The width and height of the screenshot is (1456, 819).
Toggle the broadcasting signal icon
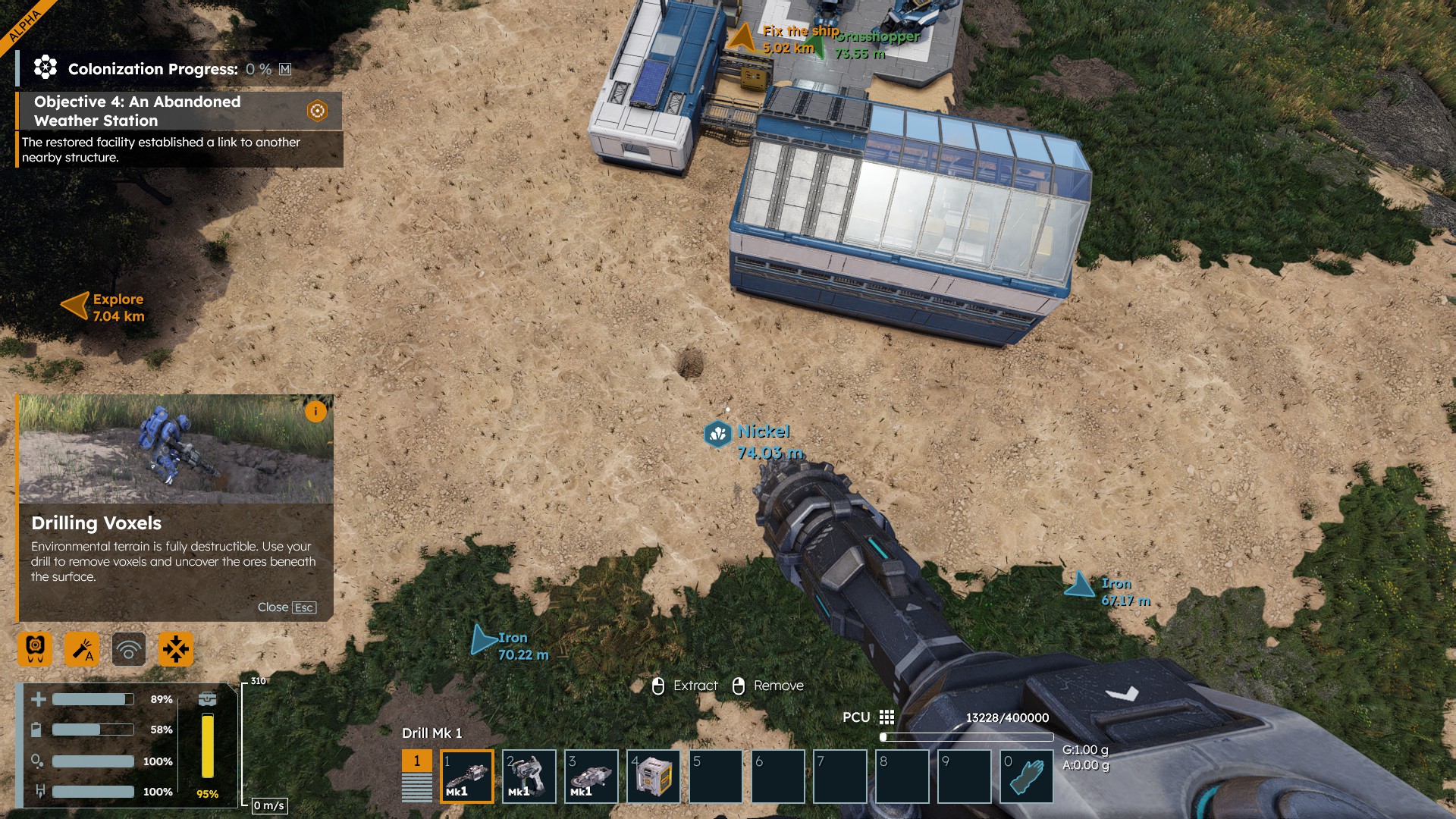tap(129, 649)
